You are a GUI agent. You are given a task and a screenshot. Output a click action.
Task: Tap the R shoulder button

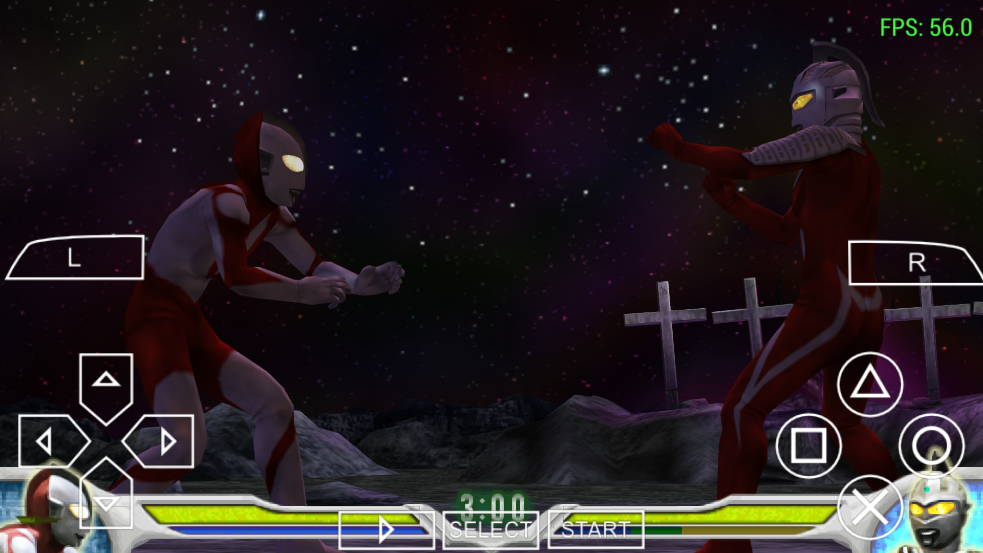(x=914, y=263)
